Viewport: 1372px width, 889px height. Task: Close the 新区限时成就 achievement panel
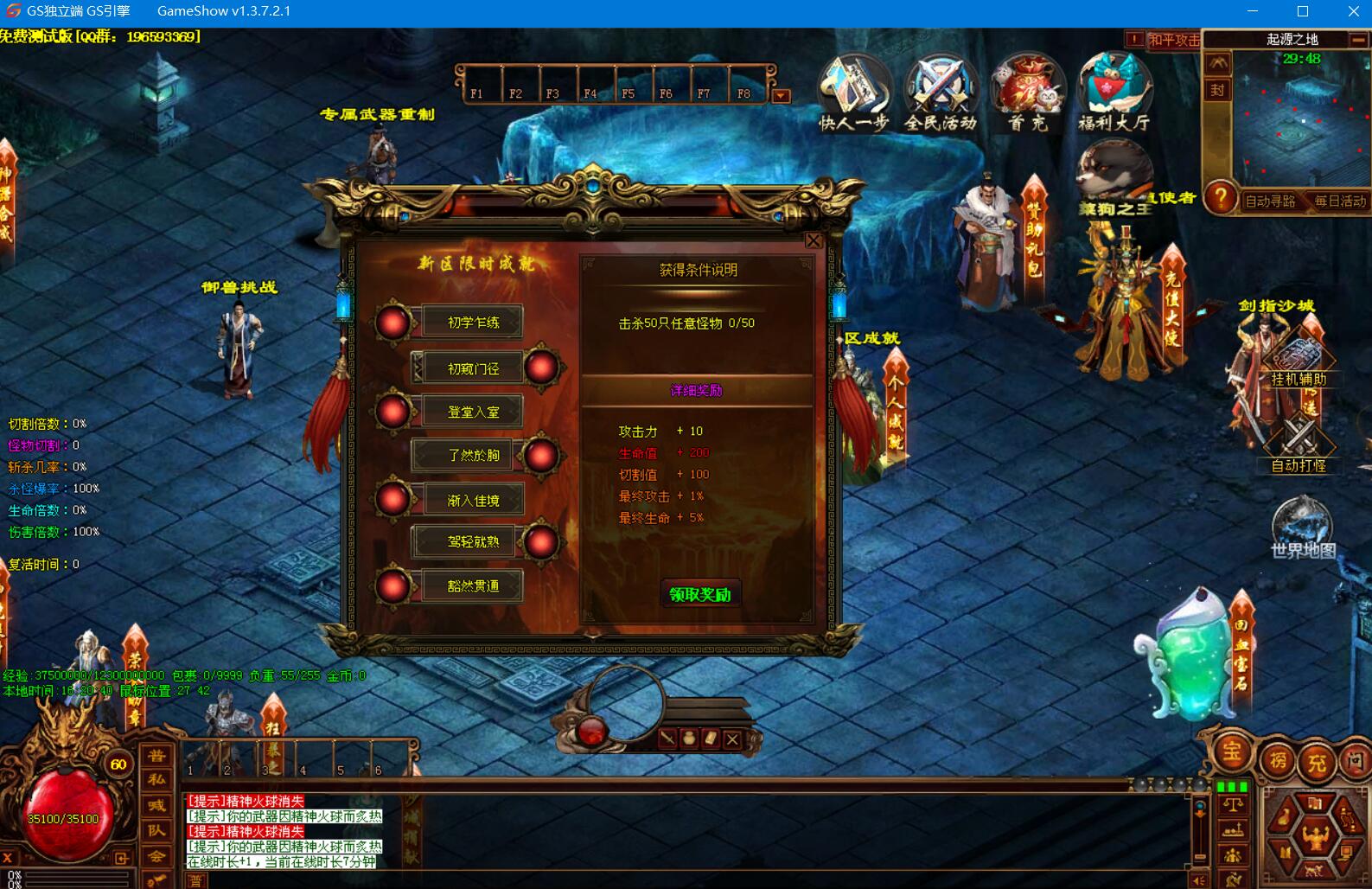[814, 240]
